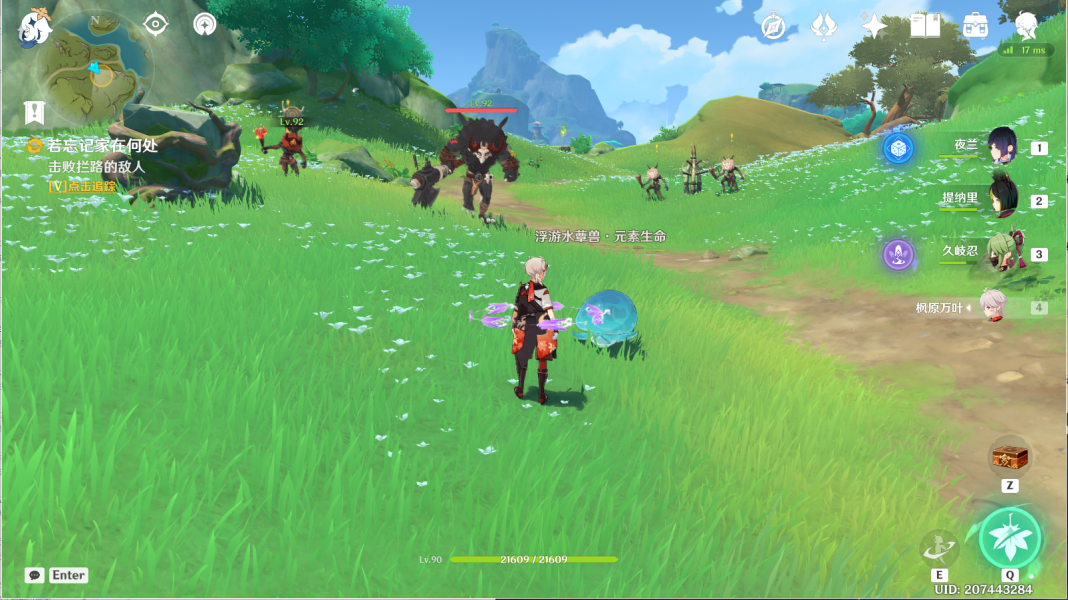1068x600 pixels.
Task: Use the treasure chest gadget
Action: tap(1010, 458)
